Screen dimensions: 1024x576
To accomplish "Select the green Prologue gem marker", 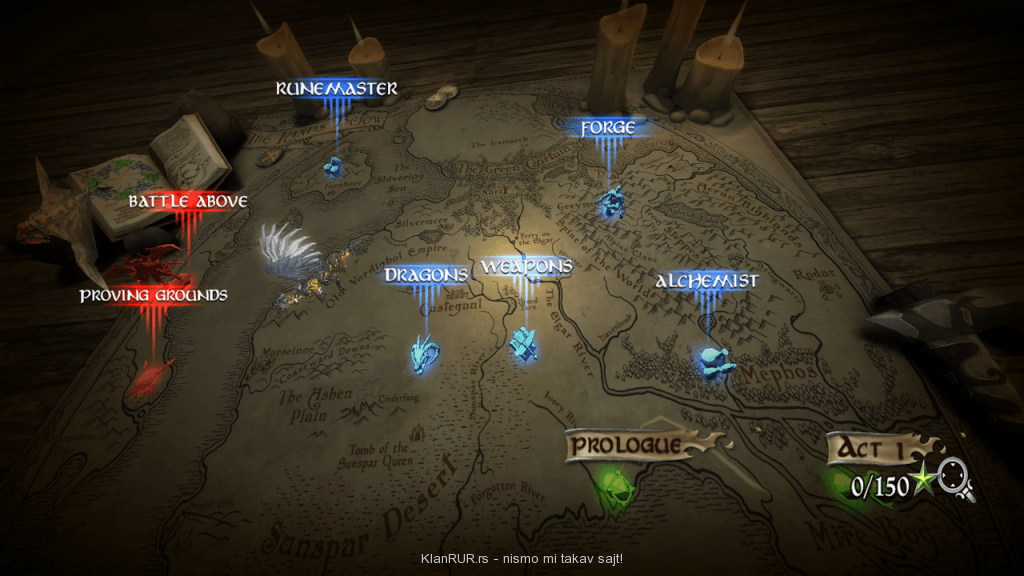I will click(612, 489).
